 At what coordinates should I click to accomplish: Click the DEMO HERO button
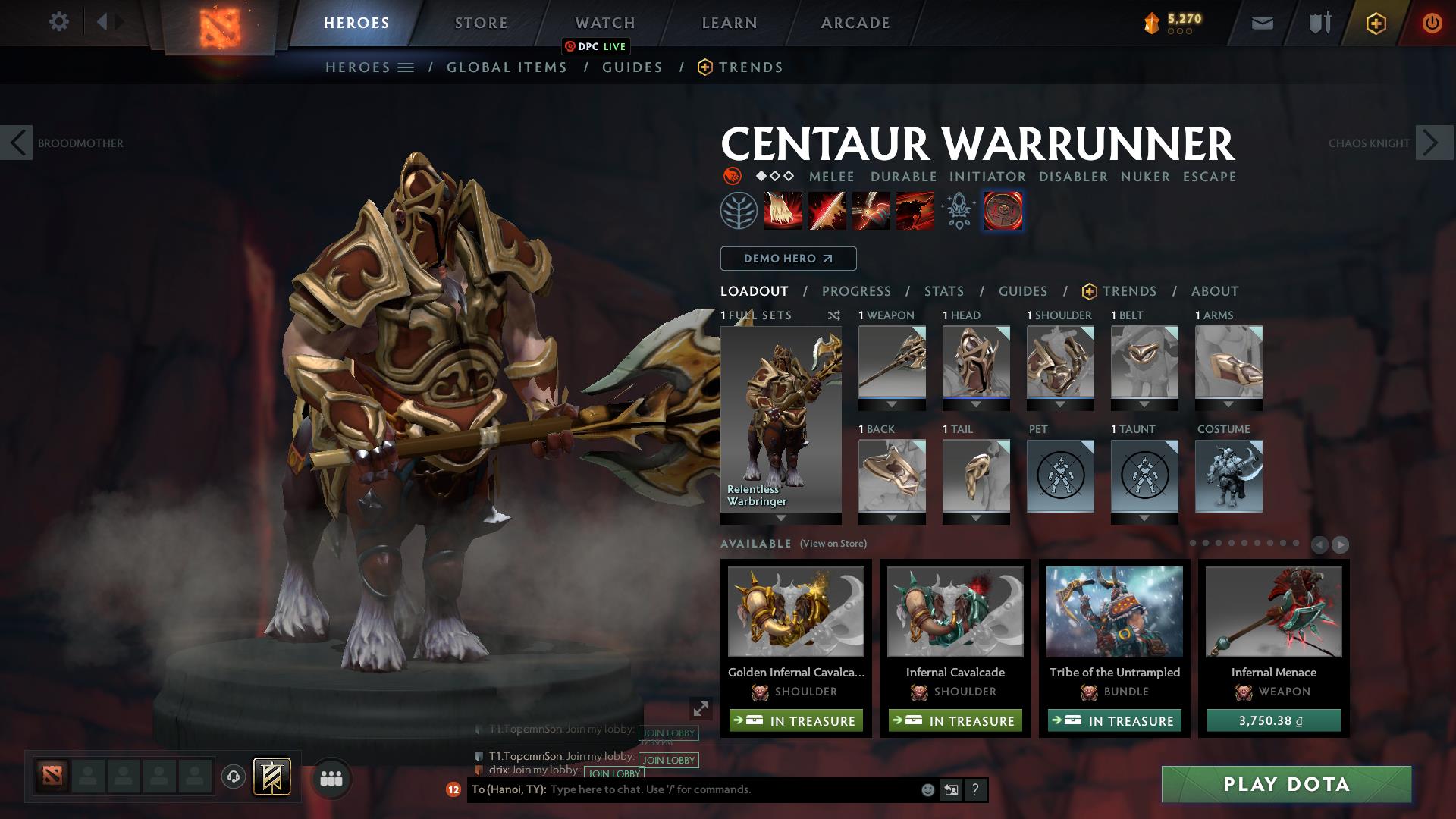(788, 259)
